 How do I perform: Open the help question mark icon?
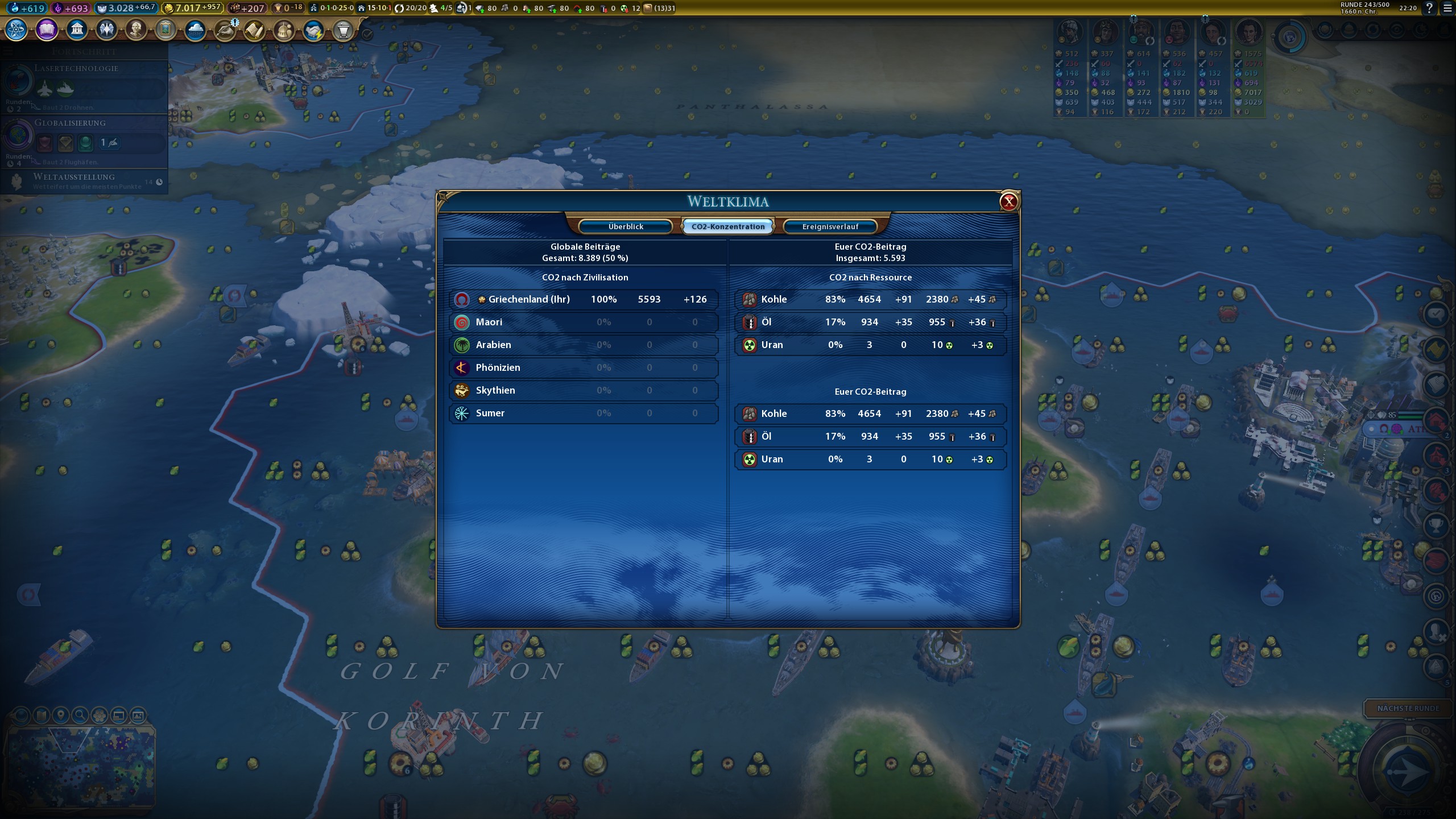click(1429, 8)
